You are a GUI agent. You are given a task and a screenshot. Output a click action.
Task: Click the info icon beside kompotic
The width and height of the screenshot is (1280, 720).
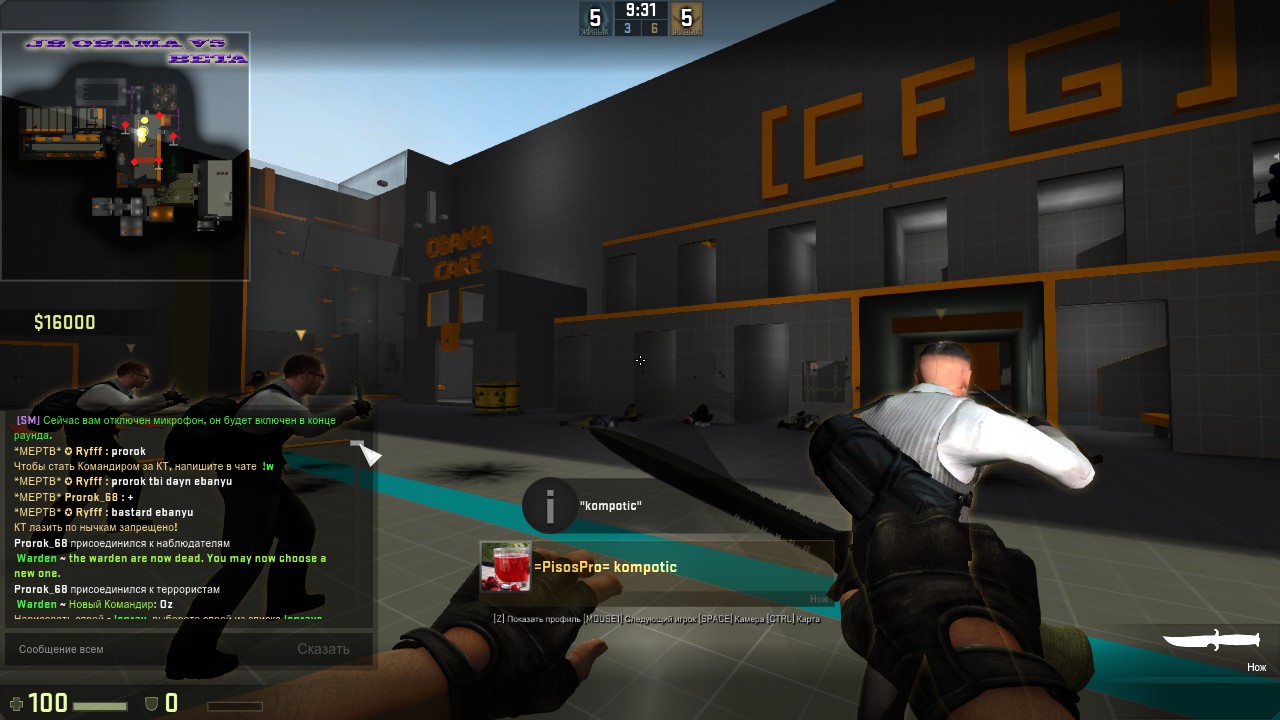tap(549, 506)
